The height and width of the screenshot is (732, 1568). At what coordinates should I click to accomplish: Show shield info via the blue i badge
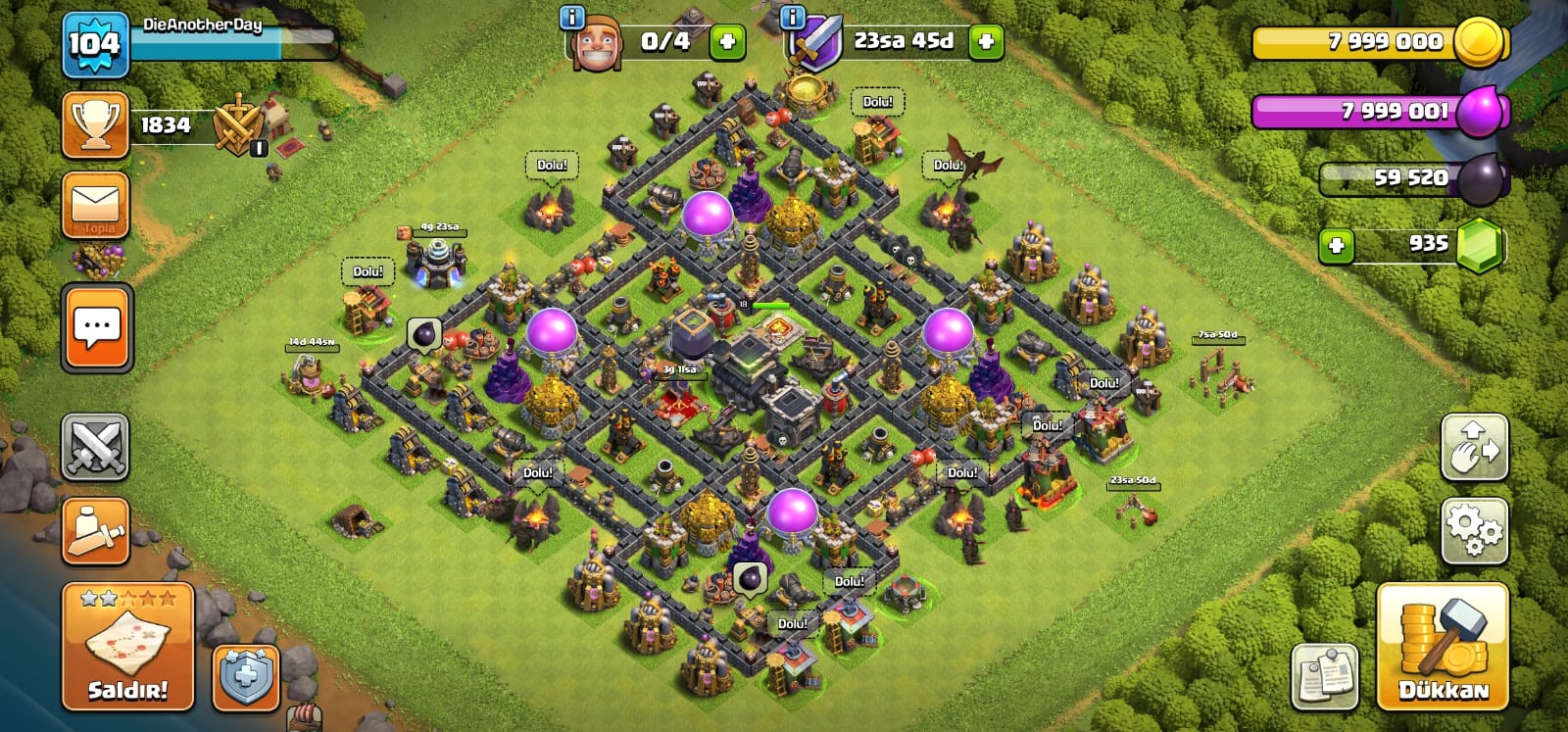point(792,17)
